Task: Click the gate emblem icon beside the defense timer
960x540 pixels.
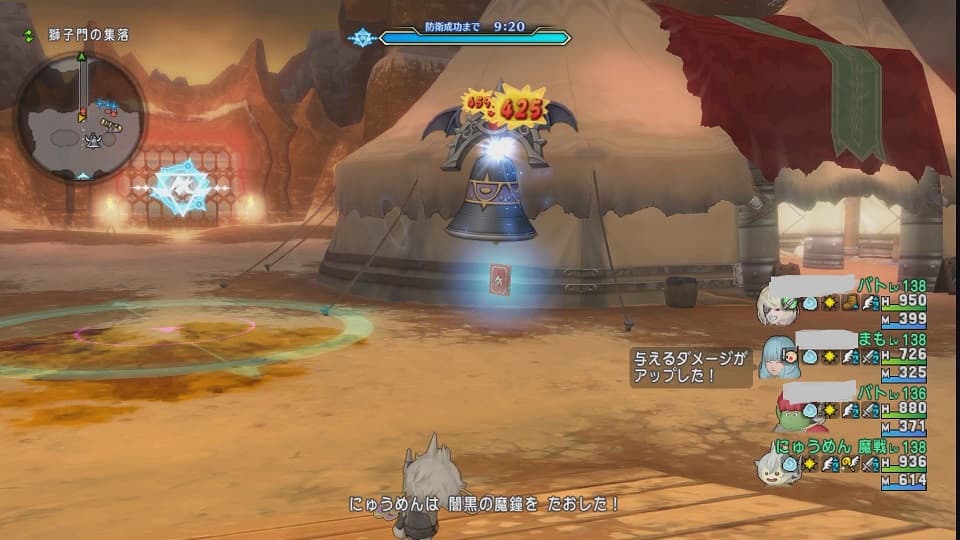Action: 360,38
